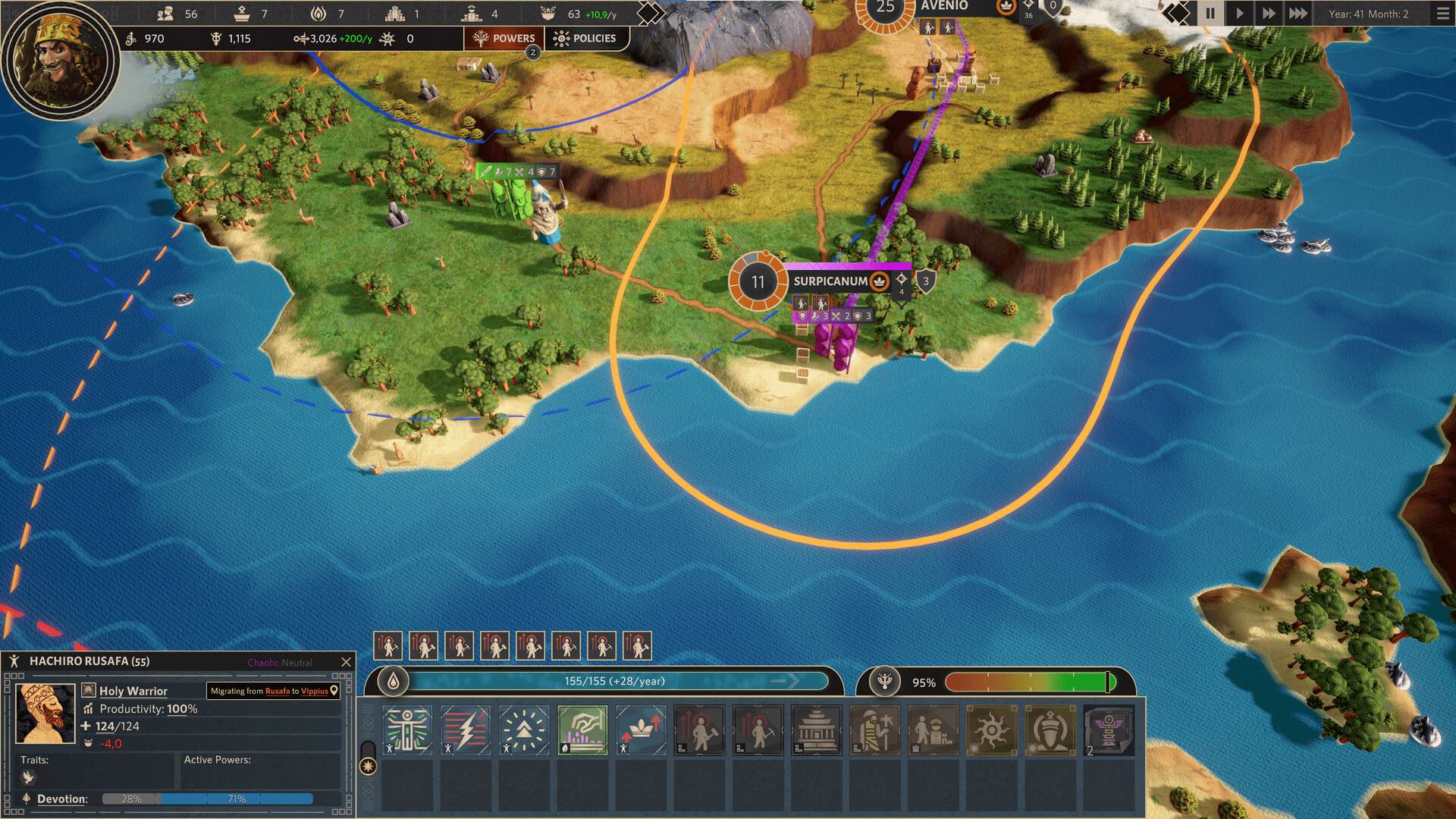Image resolution: width=1456 pixels, height=819 pixels.
Task: Follow the Vippius migration destination link
Action: [315, 691]
